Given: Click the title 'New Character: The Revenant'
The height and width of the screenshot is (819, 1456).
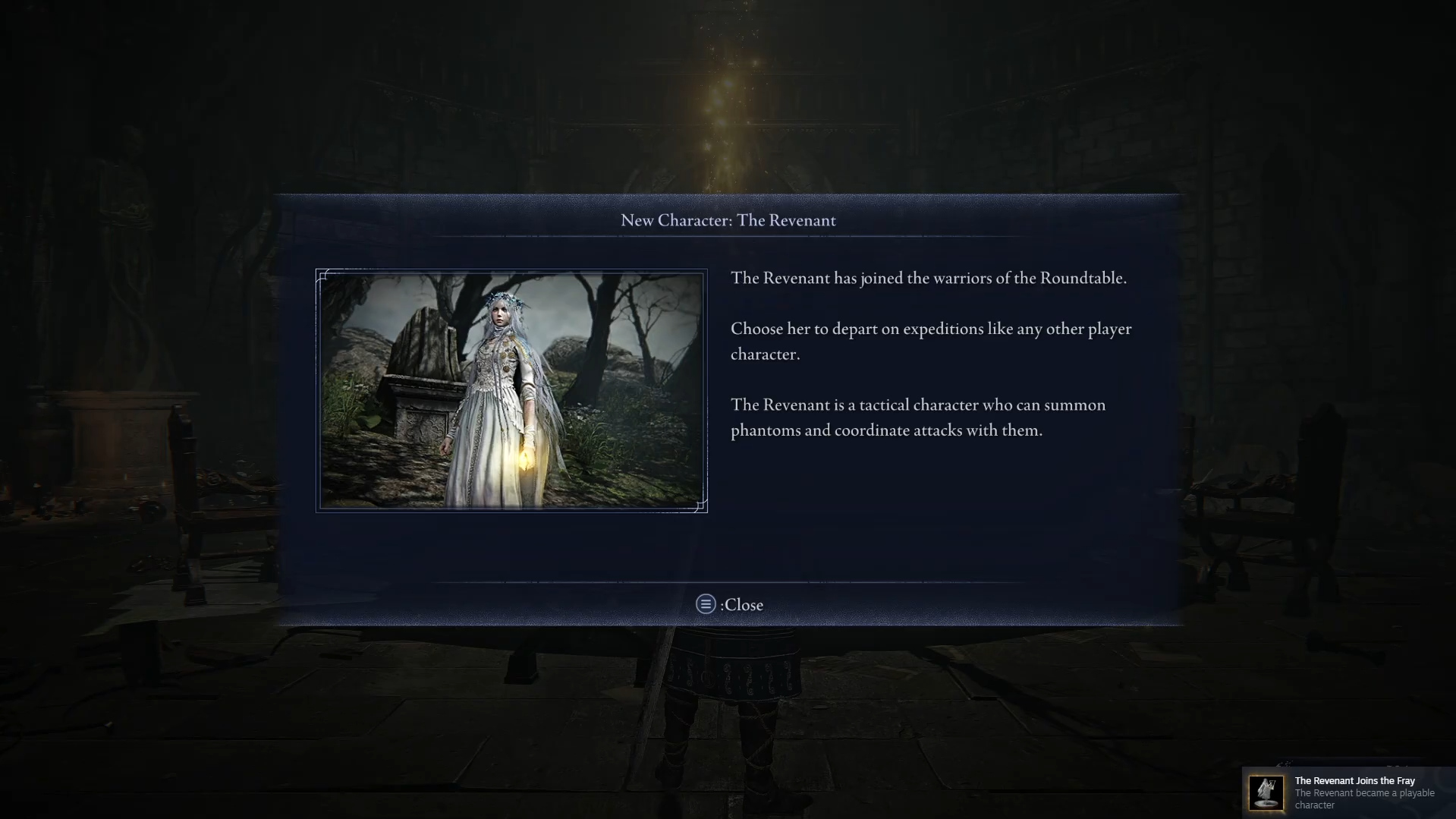Looking at the screenshot, I should click(728, 220).
